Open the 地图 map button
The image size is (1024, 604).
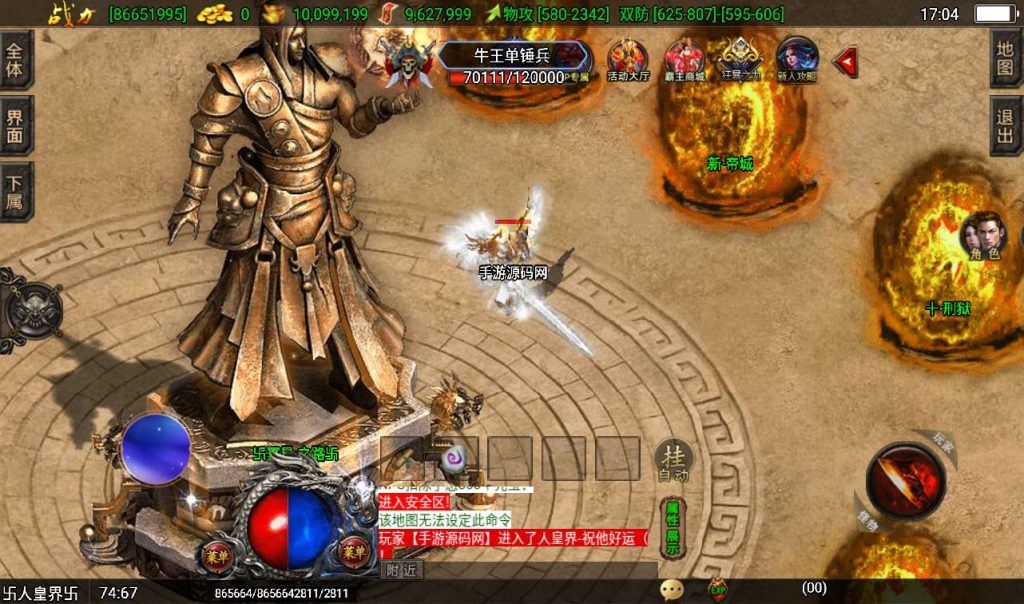[1006, 59]
